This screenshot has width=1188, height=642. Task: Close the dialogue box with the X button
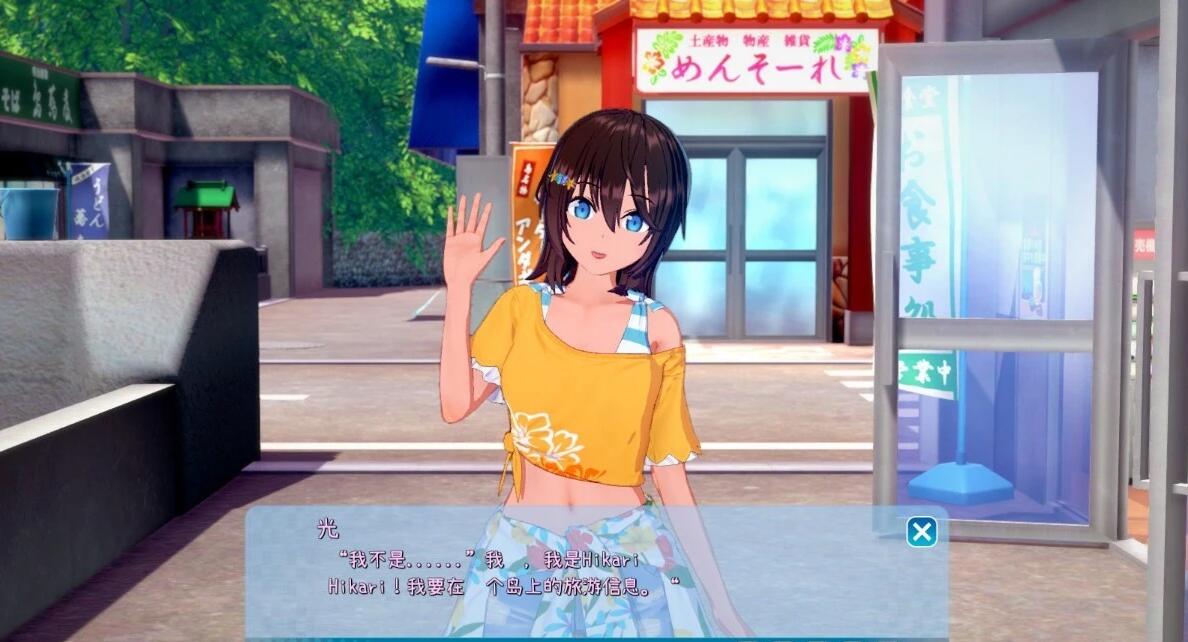pyautogui.click(x=921, y=531)
